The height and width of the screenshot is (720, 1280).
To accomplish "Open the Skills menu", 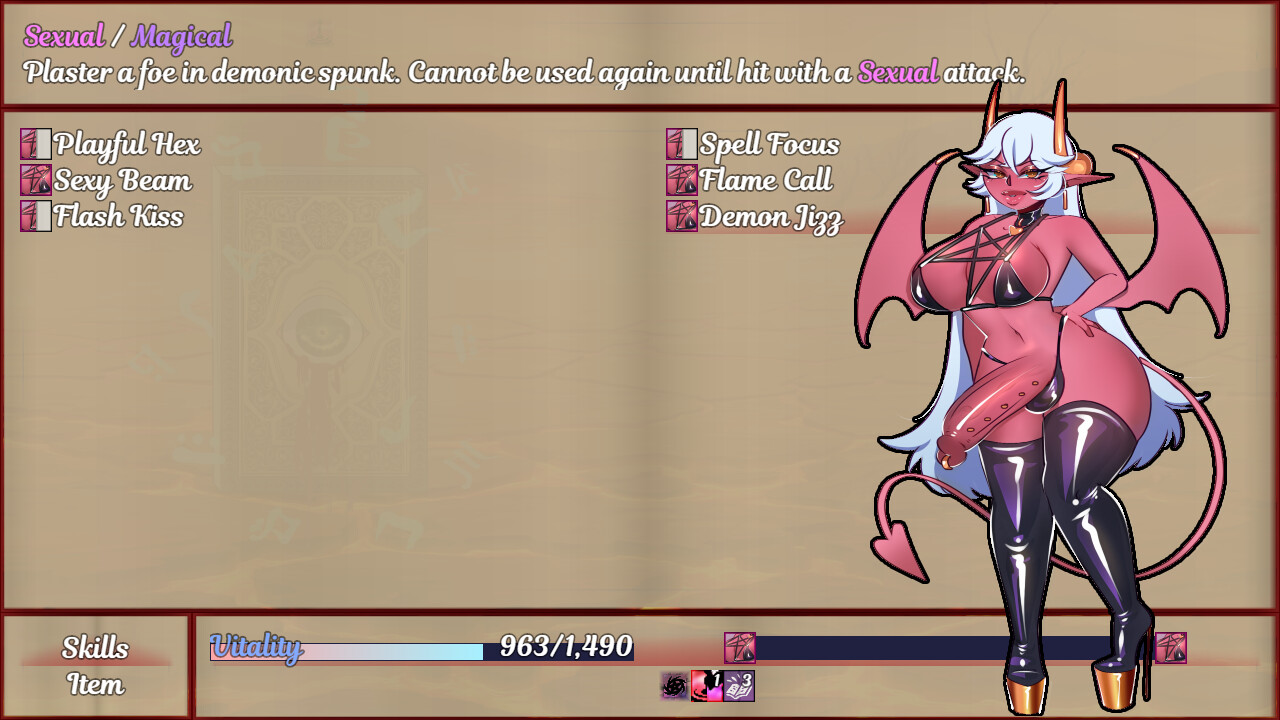I will click(94, 649).
